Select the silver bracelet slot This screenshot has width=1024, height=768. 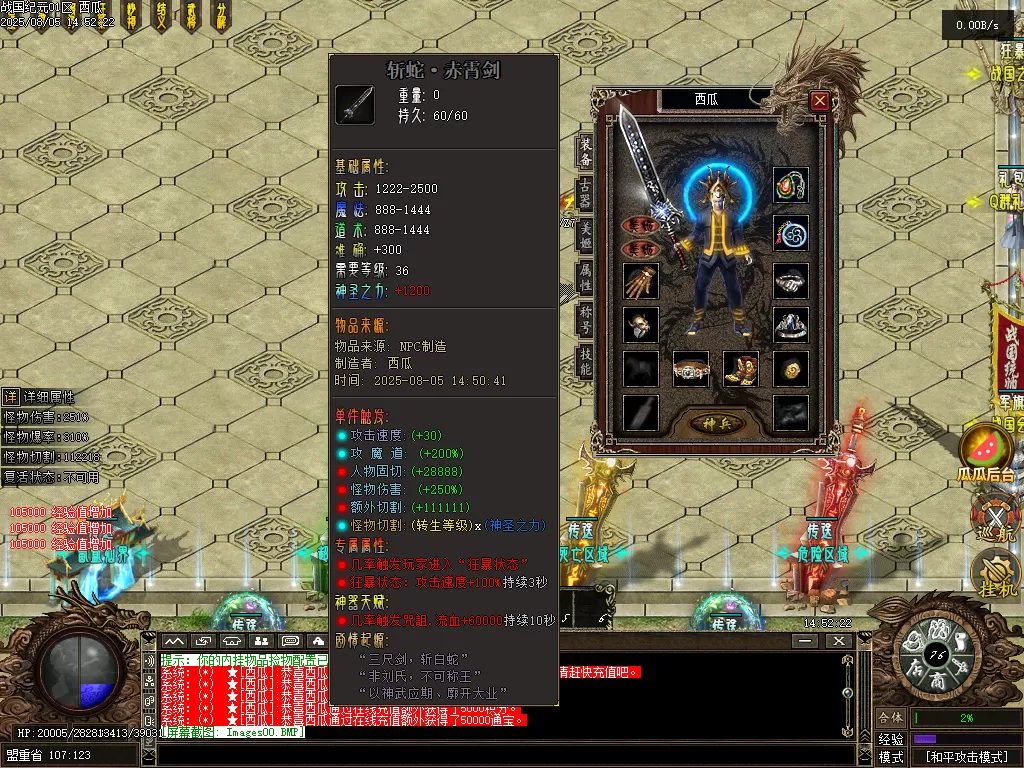790,281
